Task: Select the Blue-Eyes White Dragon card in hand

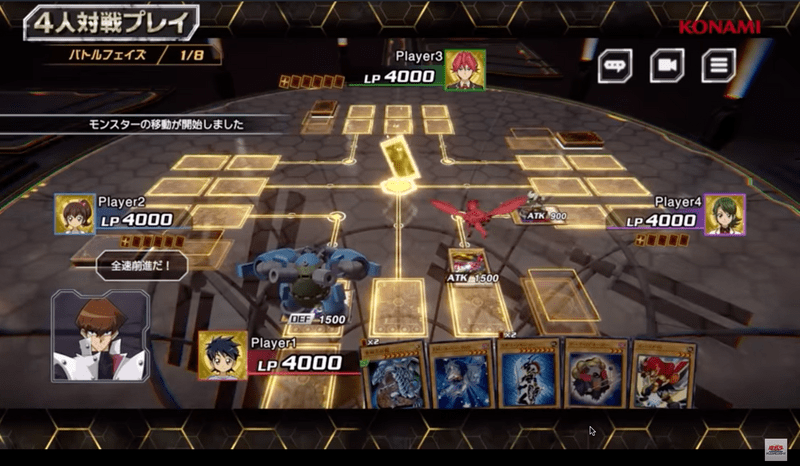Action: [x=398, y=377]
